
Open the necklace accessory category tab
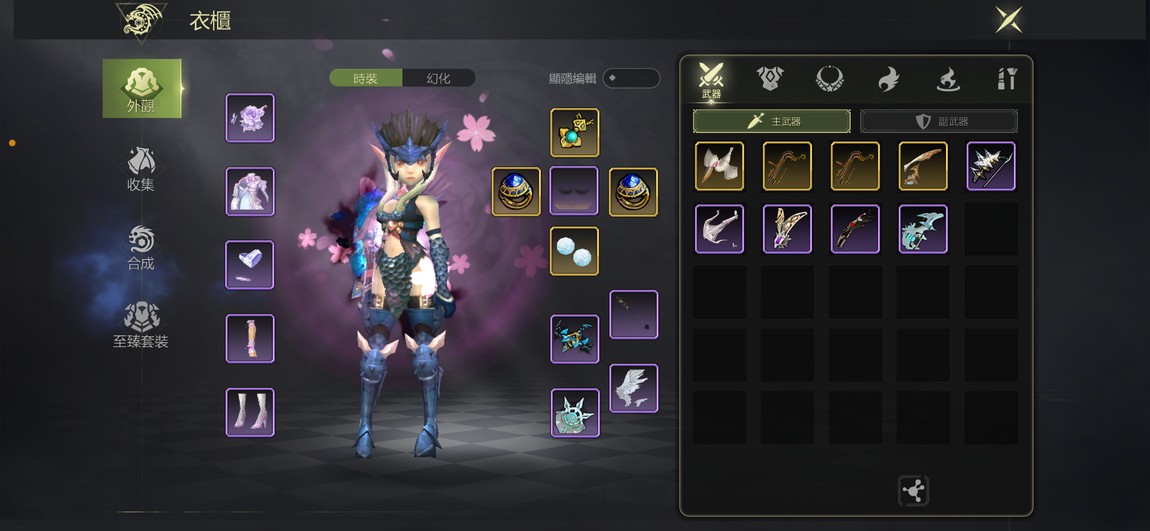pyautogui.click(x=829, y=78)
